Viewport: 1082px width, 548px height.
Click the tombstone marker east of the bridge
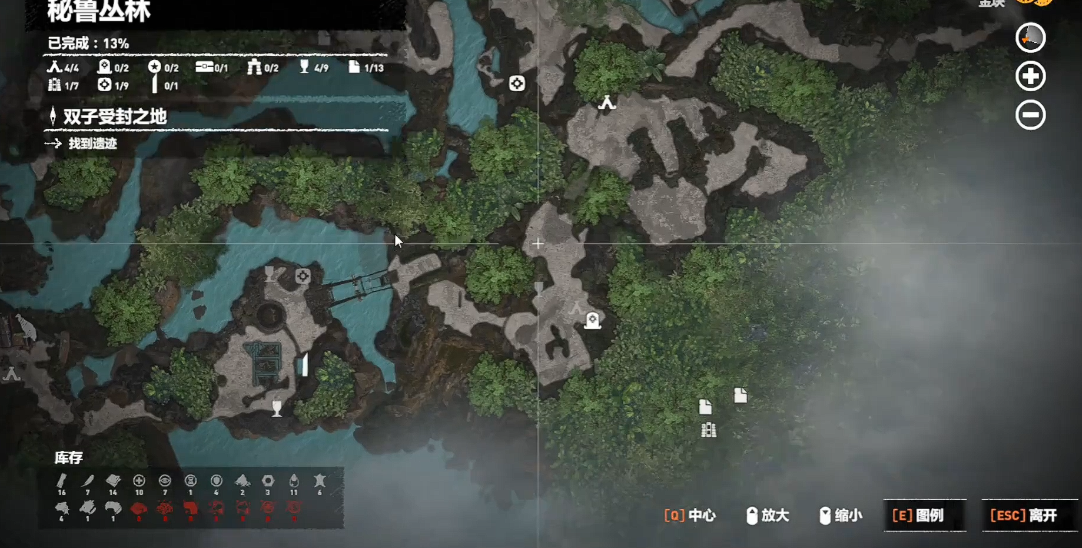click(x=592, y=320)
